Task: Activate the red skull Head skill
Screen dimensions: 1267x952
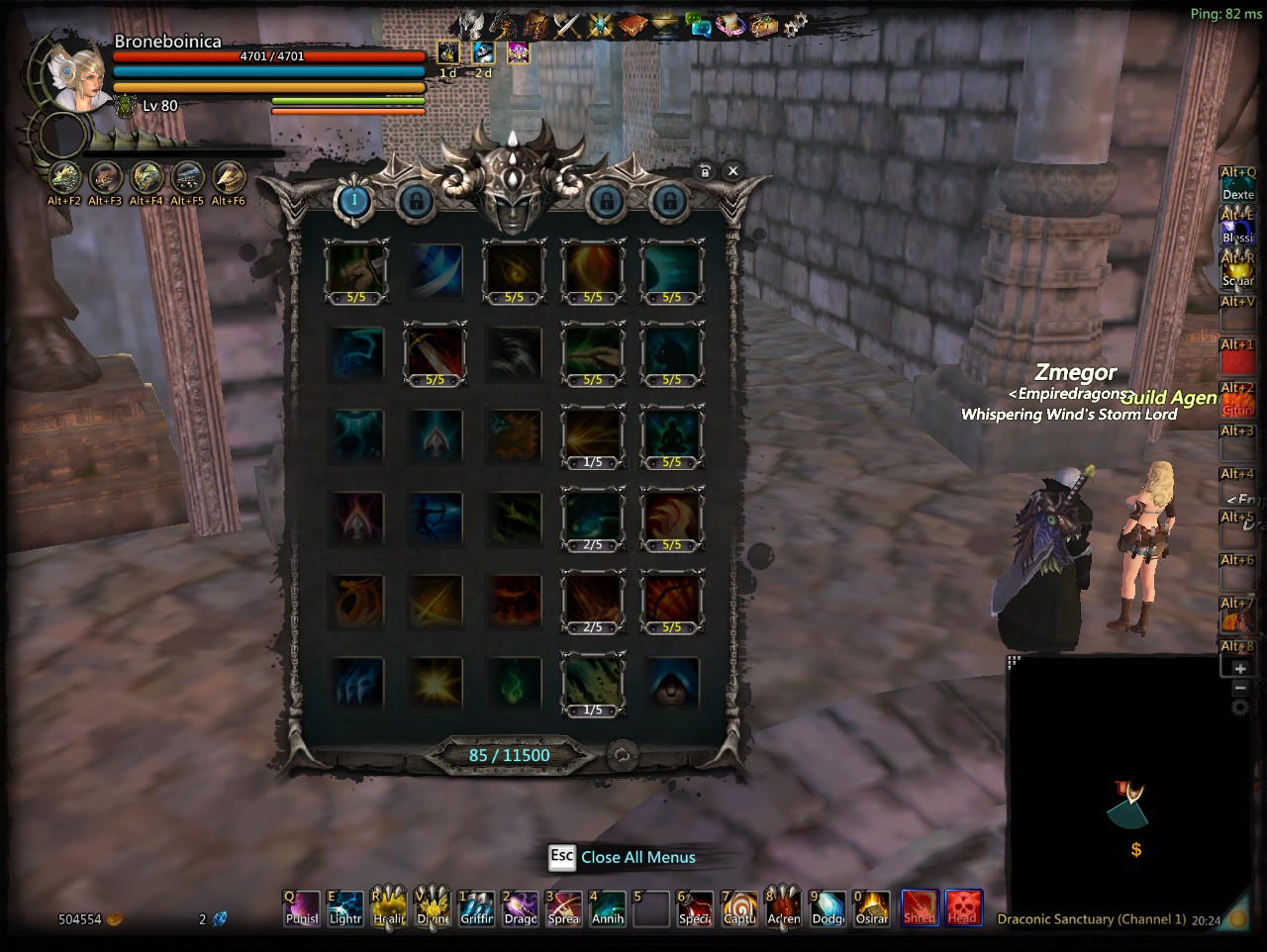Action: click(x=963, y=908)
